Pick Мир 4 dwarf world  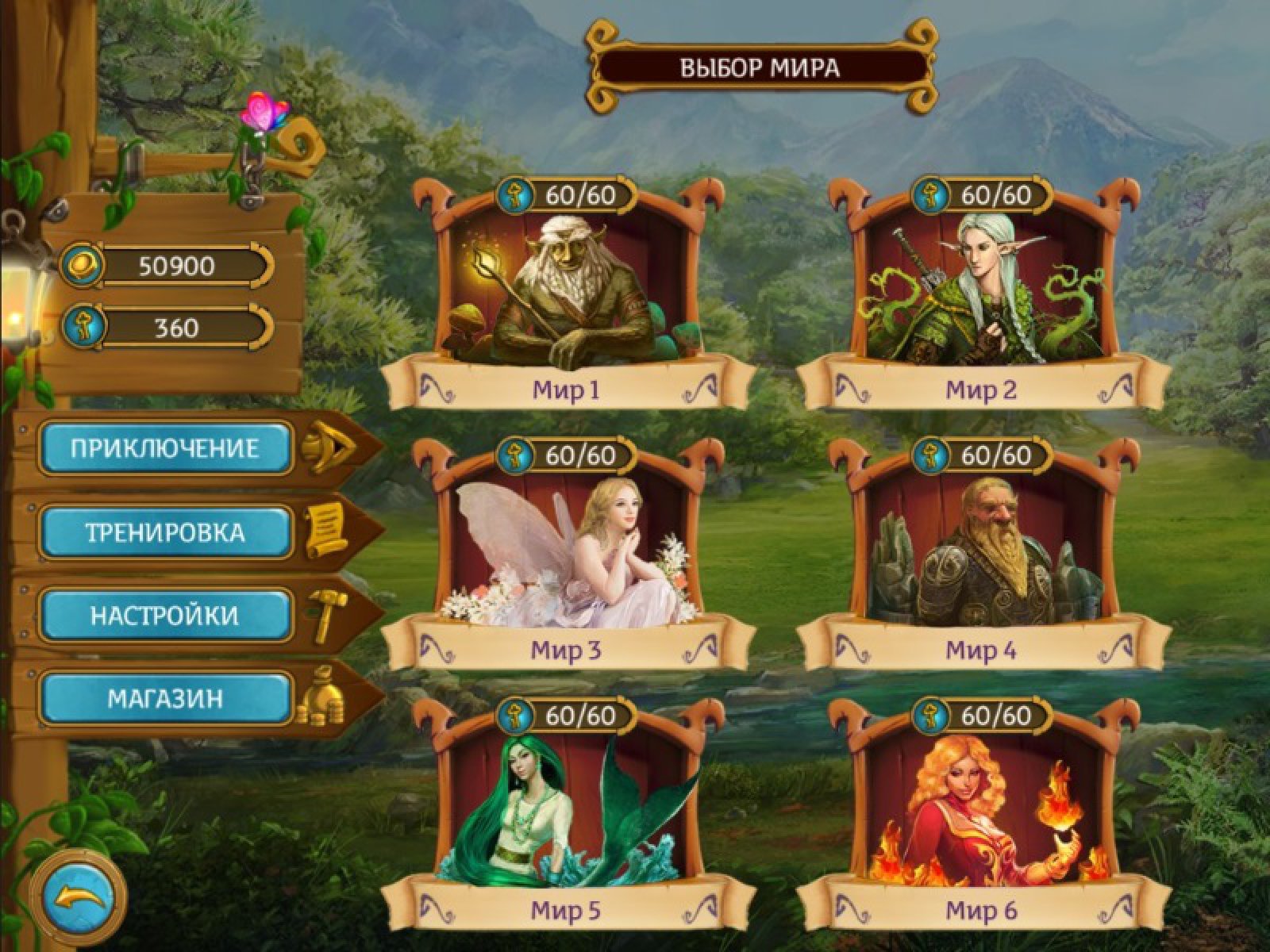click(x=982, y=554)
